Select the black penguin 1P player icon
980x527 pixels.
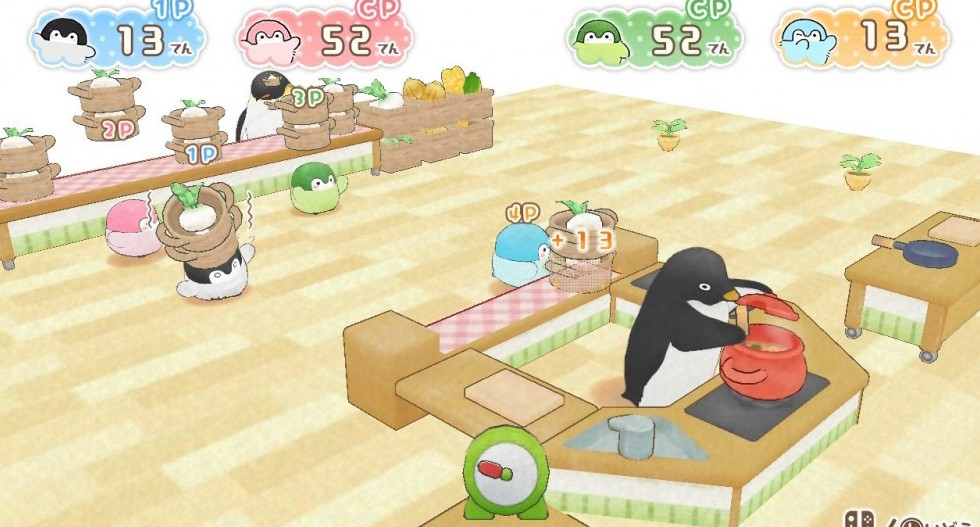click(x=65, y=38)
